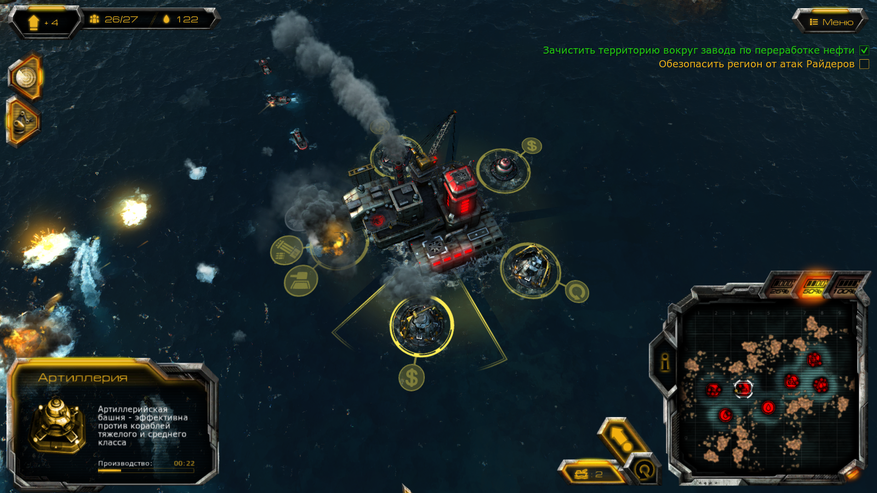
Task: Click the white-bracketed marker on the minimap
Action: point(743,388)
